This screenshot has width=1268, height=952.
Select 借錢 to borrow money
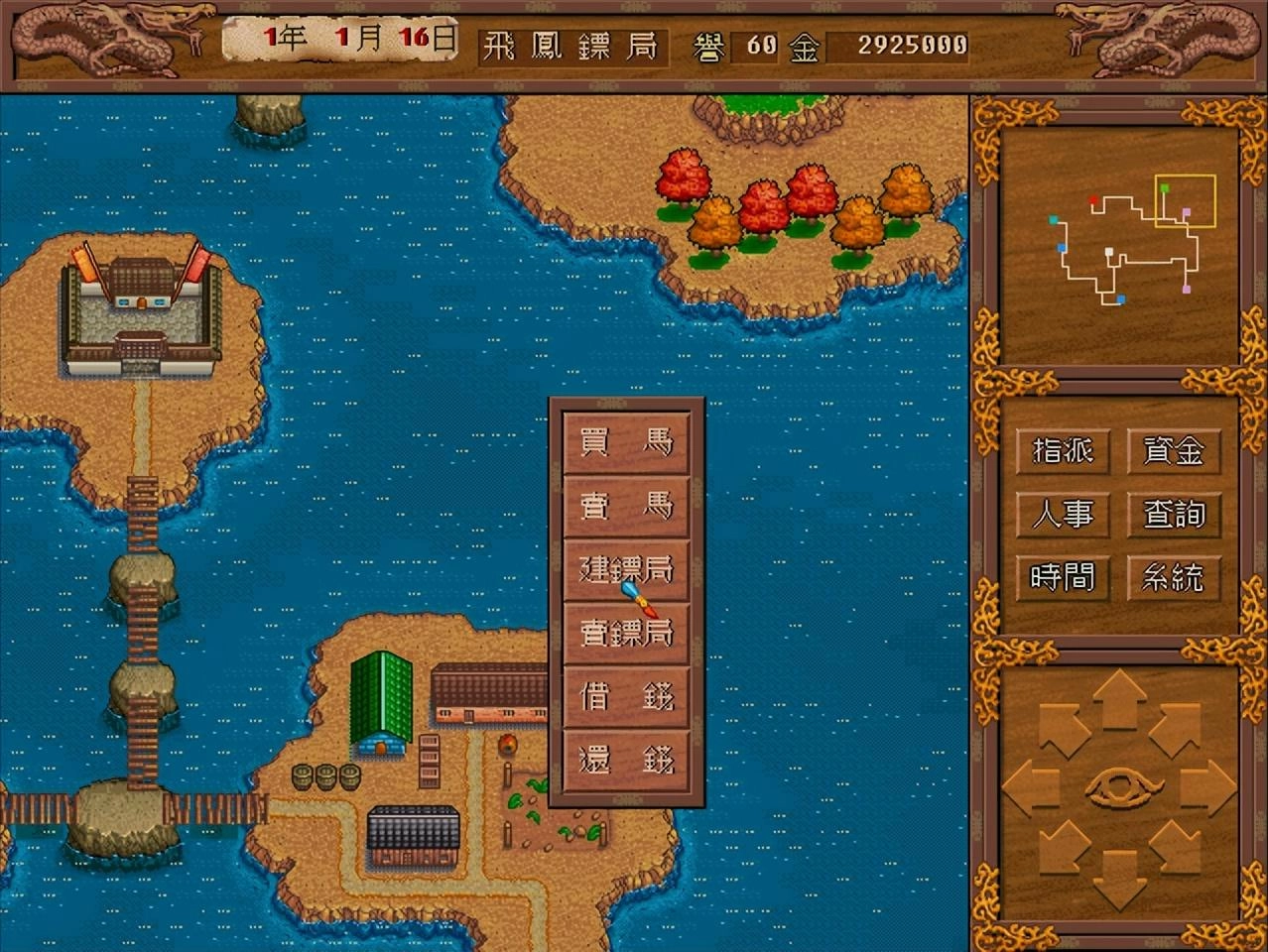pyautogui.click(x=626, y=697)
